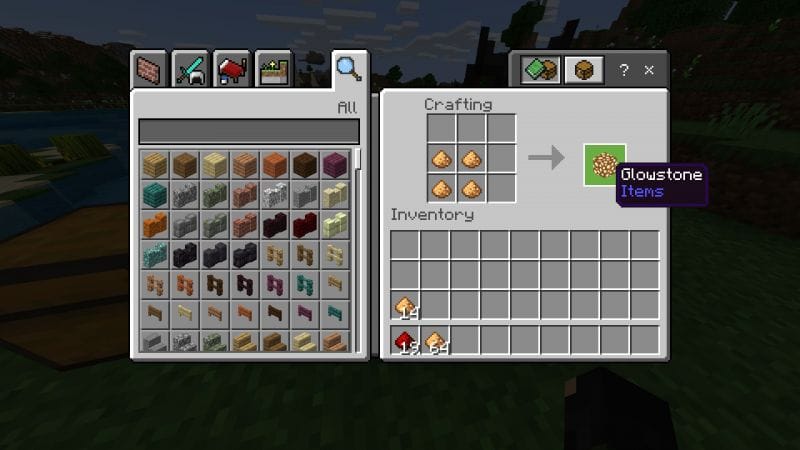This screenshot has height=450, width=800.
Task: Close the crafting window with the X
Action: coord(649,70)
